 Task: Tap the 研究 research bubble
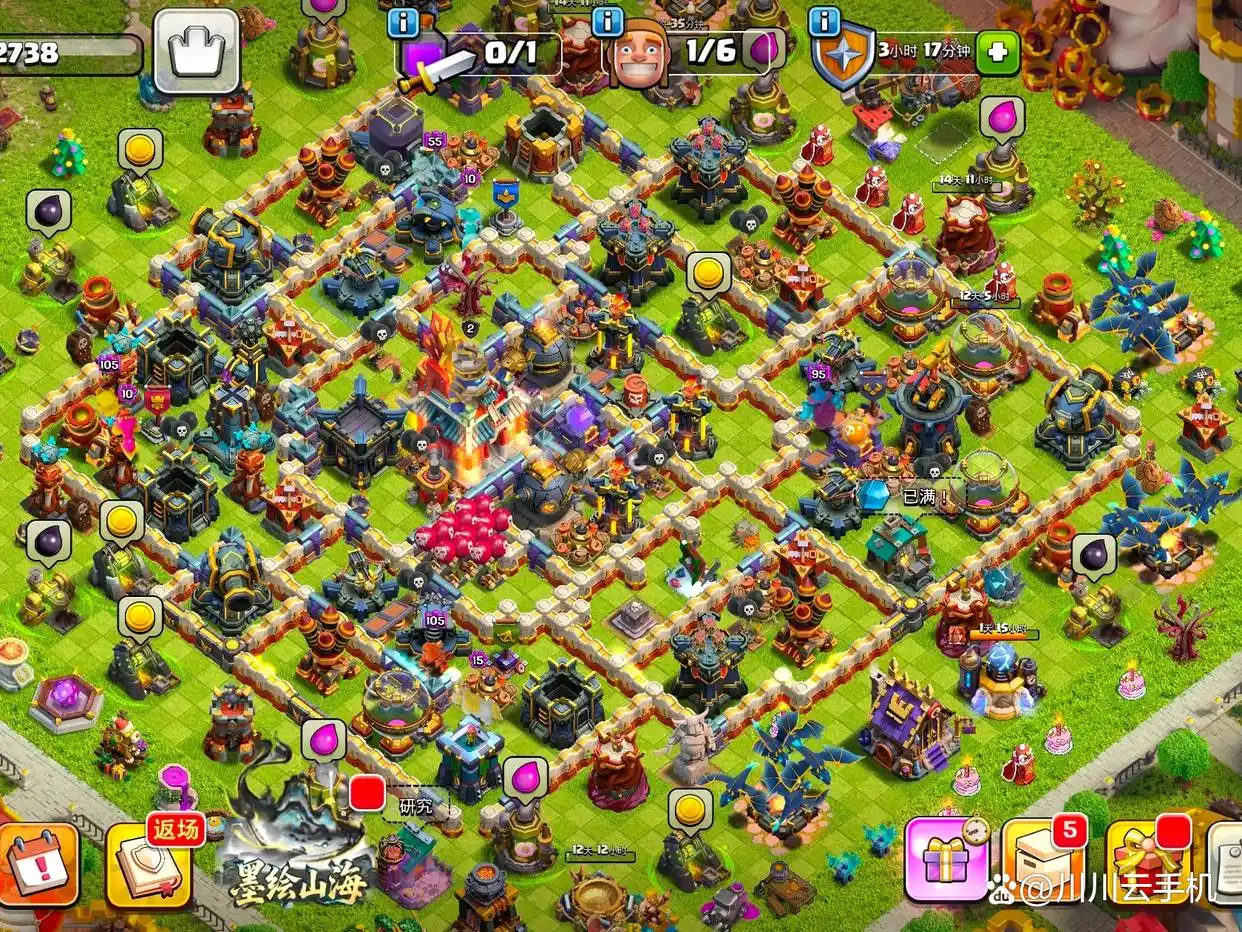[414, 805]
